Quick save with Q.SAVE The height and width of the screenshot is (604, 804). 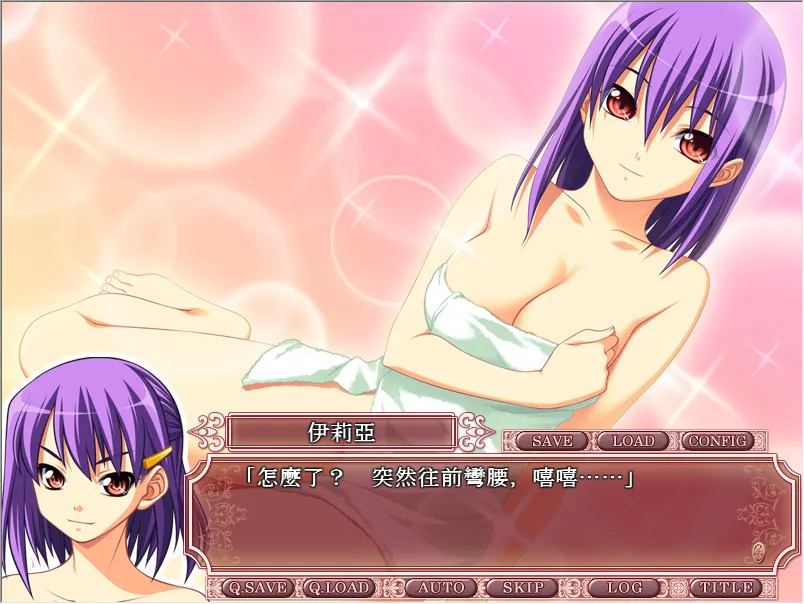255,588
